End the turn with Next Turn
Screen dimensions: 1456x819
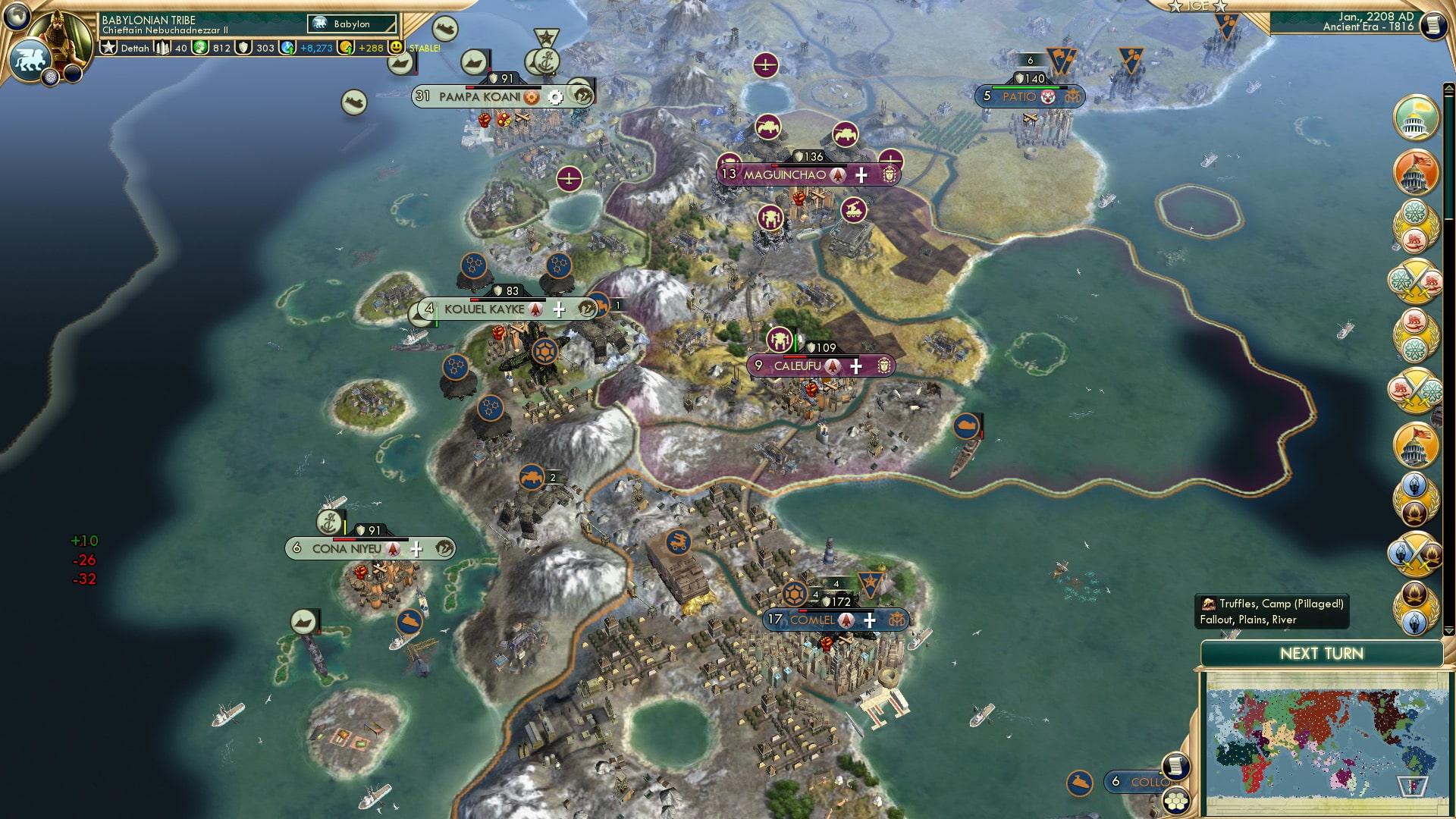point(1321,654)
